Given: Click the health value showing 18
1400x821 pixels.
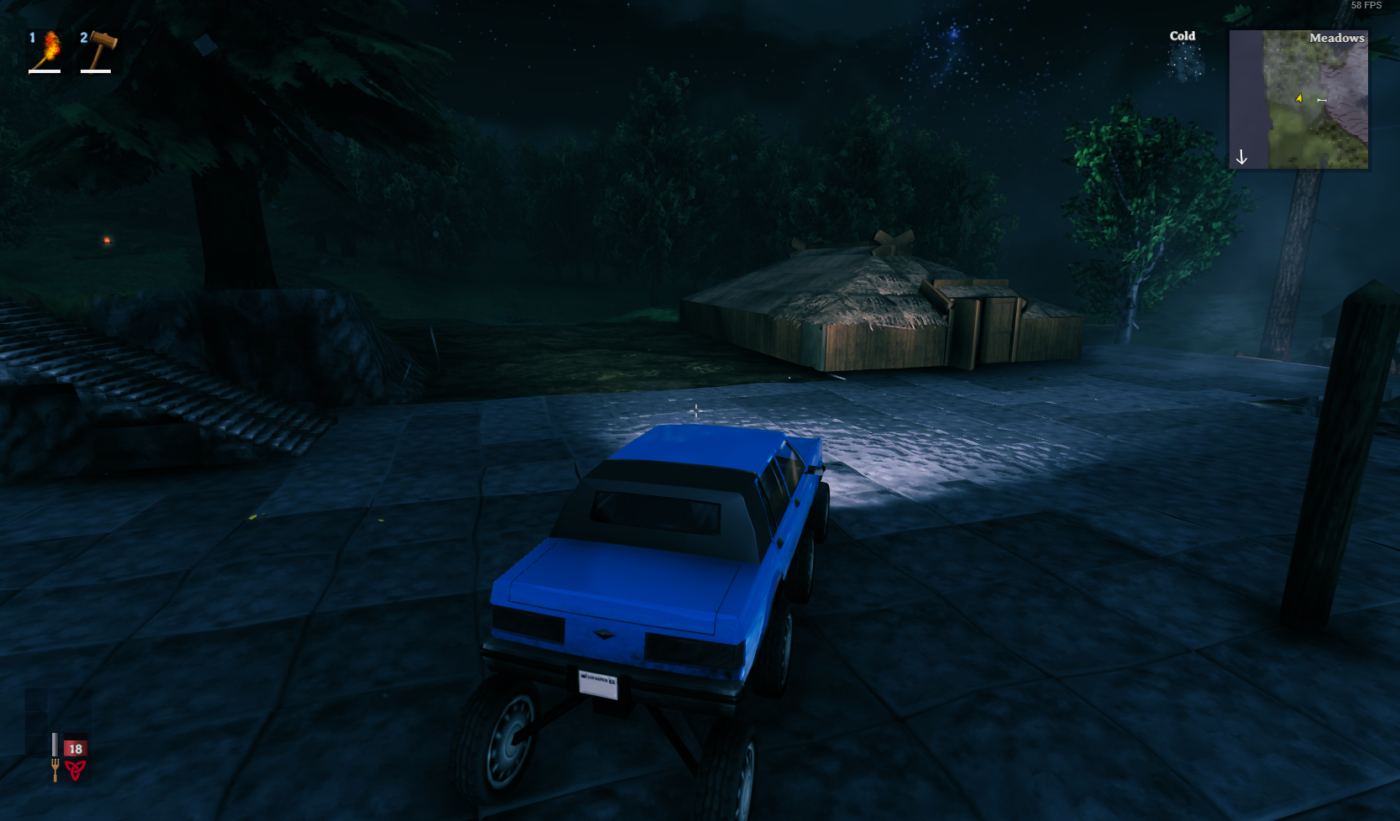Looking at the screenshot, I should click(x=75, y=747).
